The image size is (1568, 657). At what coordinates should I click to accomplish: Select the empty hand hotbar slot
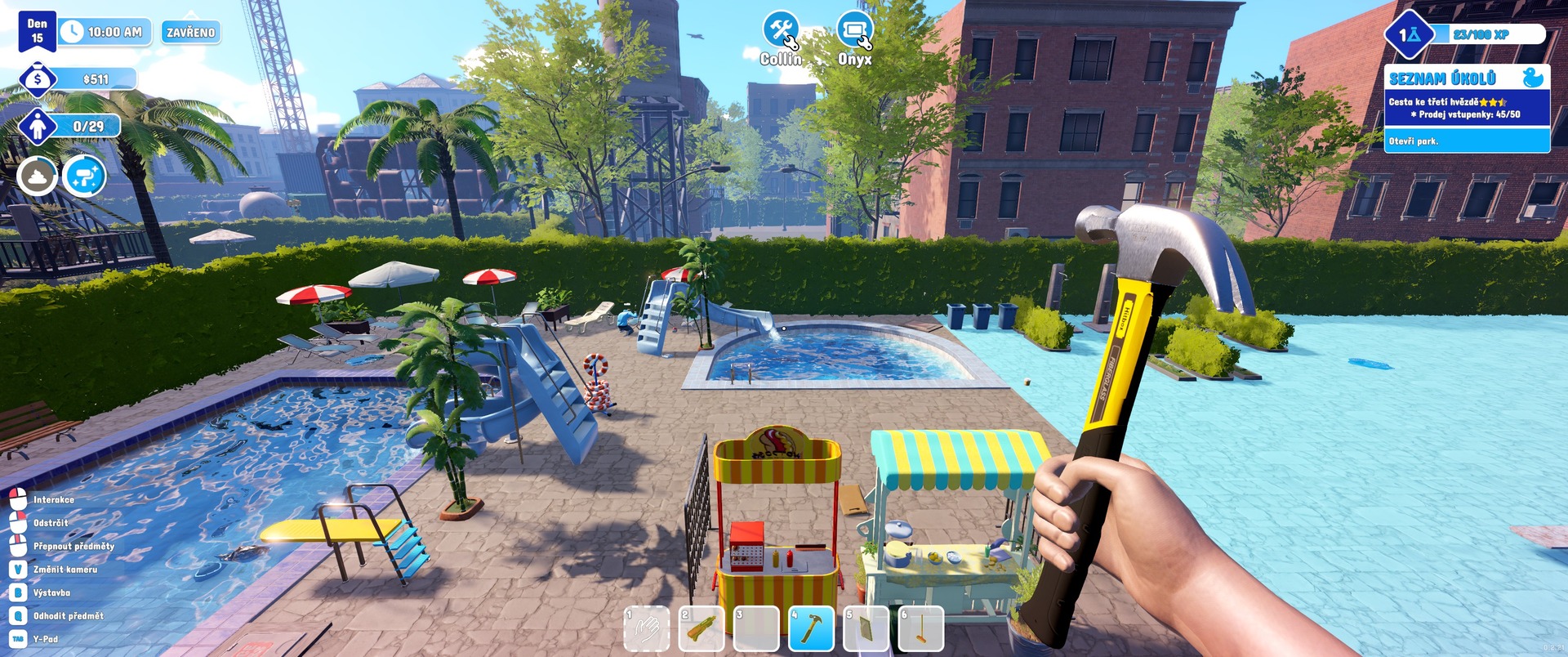pos(647,629)
